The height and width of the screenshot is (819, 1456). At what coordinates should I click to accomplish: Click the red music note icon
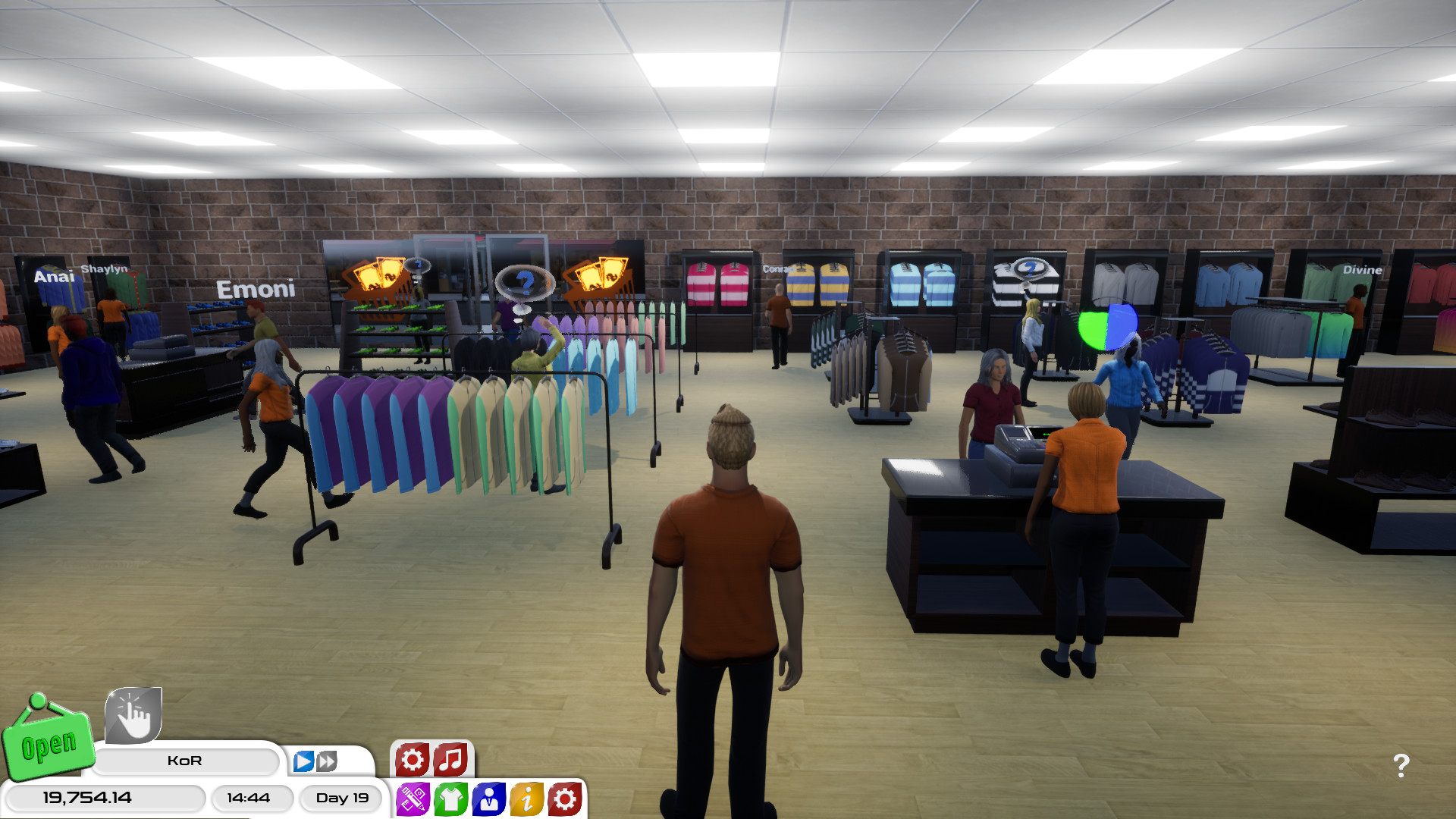450,758
